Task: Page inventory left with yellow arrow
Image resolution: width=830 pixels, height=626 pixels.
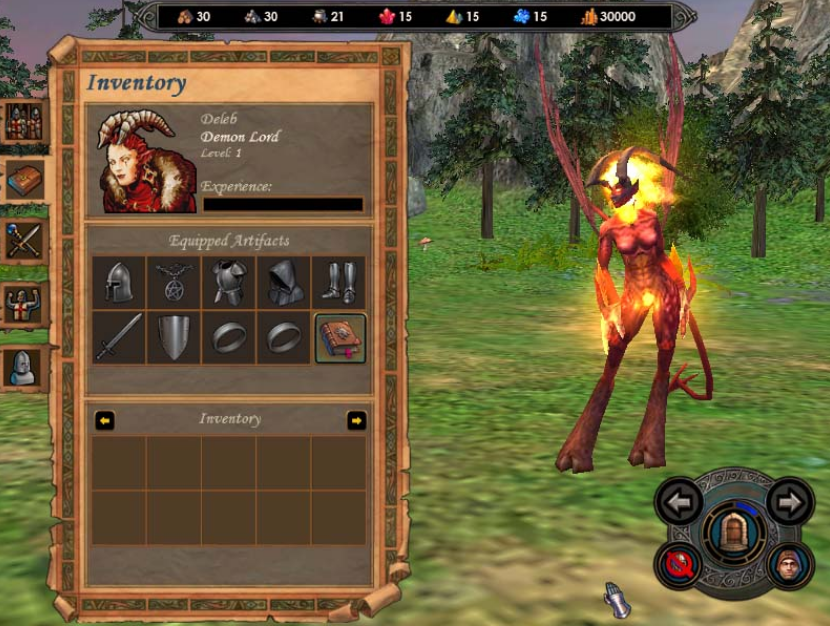Action: click(x=105, y=421)
